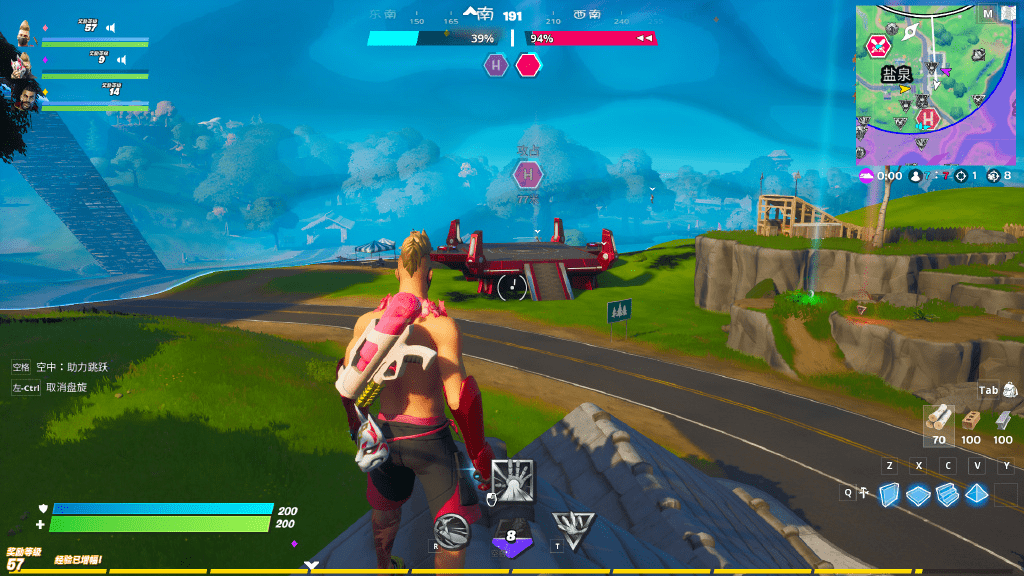Select the wood building material

click(938, 419)
